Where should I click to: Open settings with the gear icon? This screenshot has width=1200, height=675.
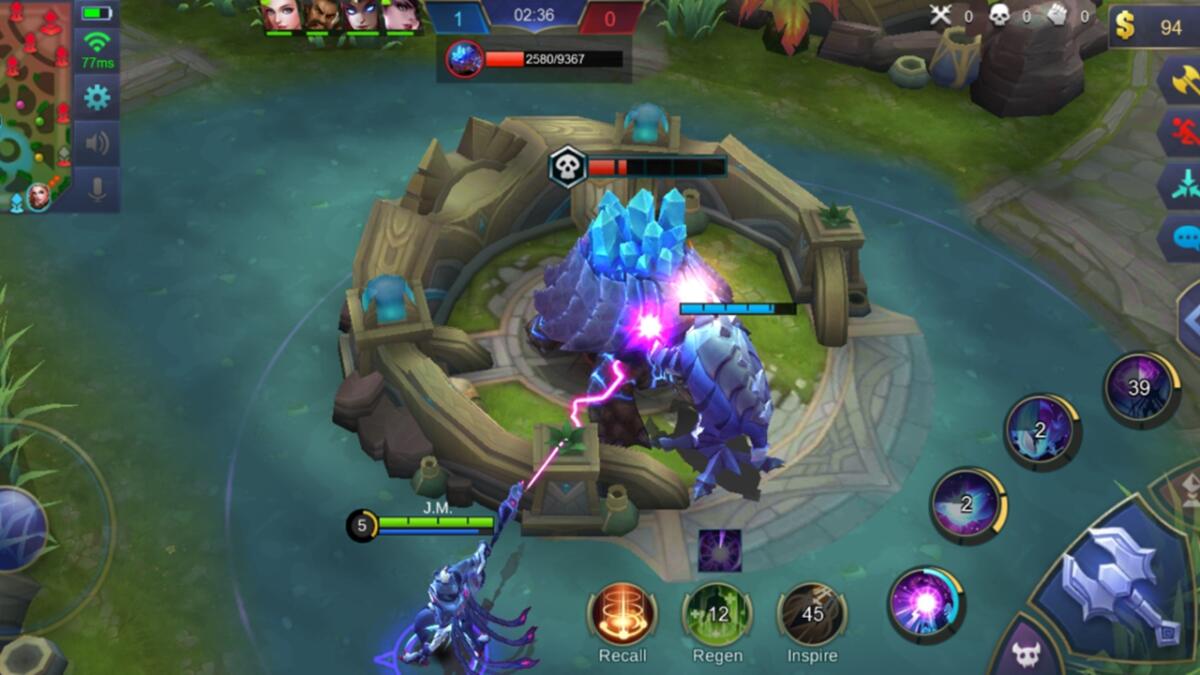click(x=97, y=97)
